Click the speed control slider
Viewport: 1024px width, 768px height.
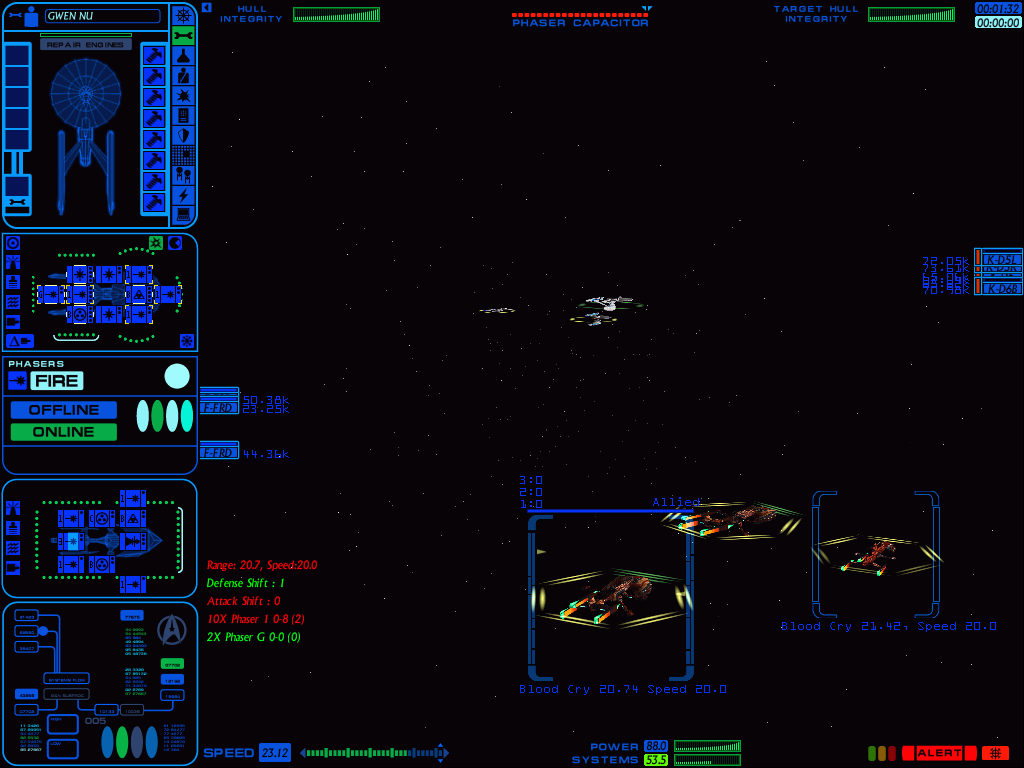[374, 753]
